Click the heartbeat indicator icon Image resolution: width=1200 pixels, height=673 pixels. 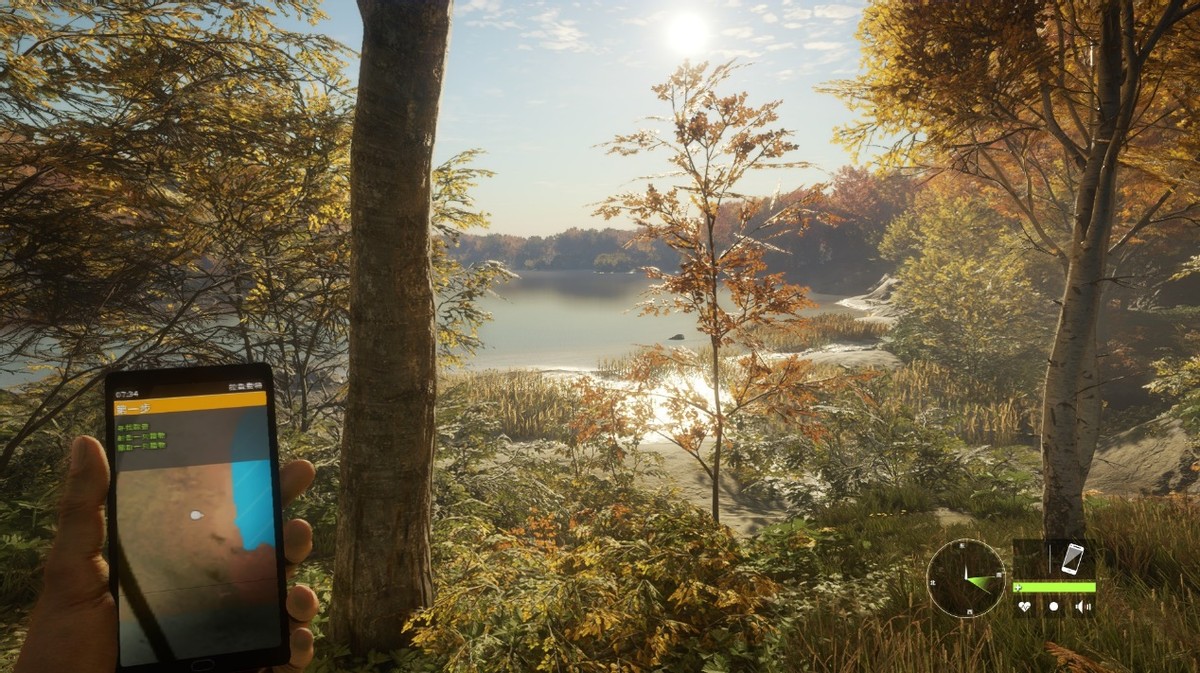[x=1024, y=606]
